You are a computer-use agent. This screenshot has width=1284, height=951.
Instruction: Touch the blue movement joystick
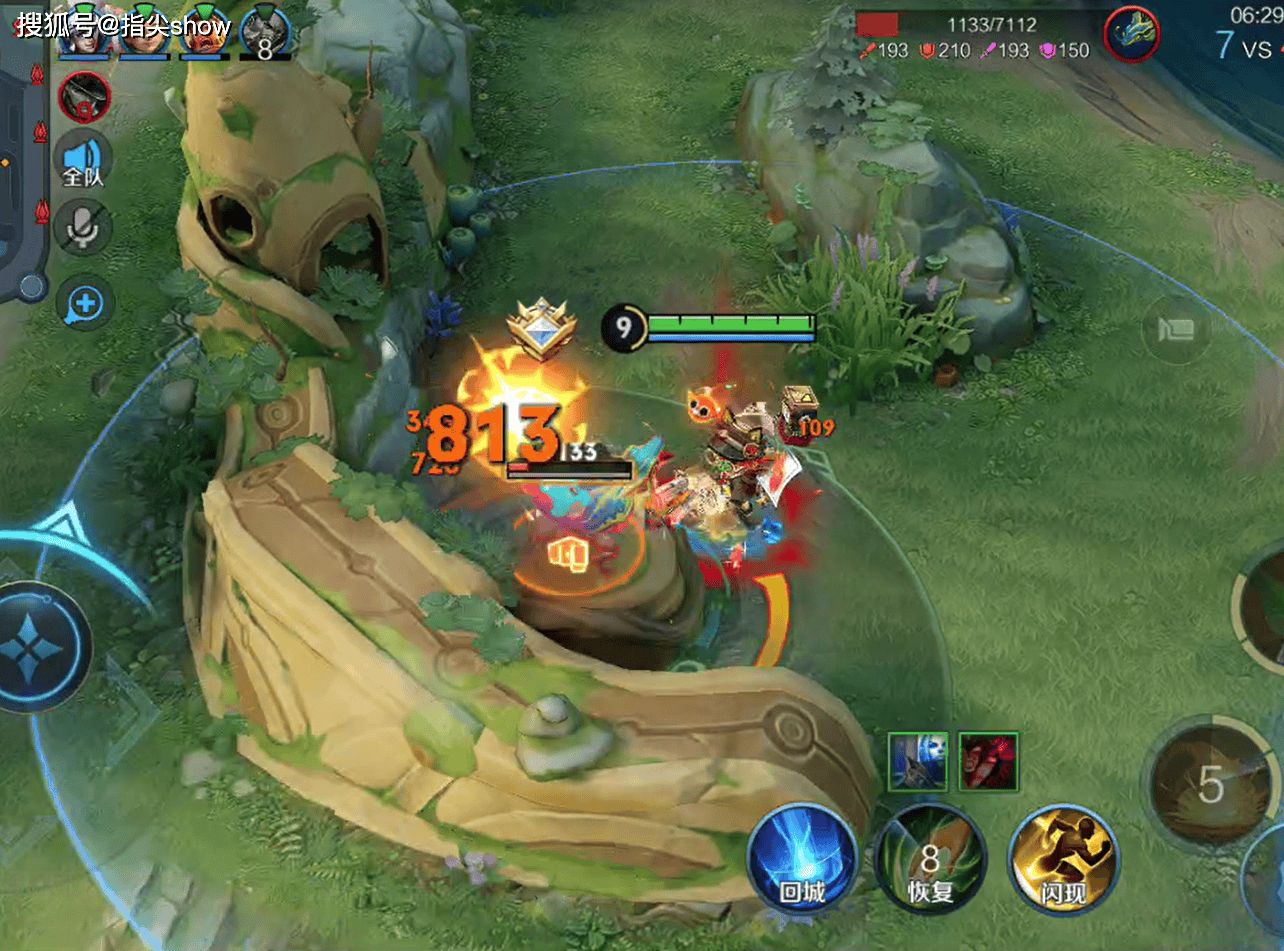click(38, 647)
